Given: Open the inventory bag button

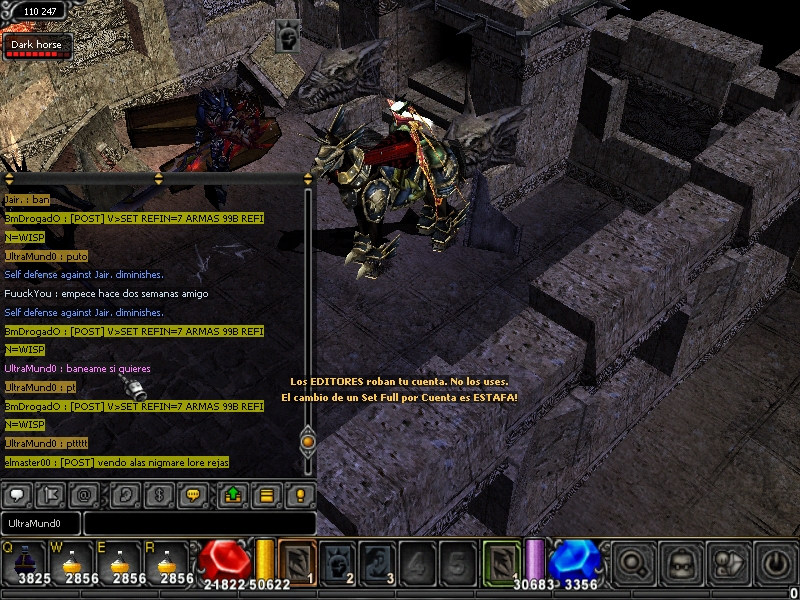Looking at the screenshot, I should (x=683, y=562).
